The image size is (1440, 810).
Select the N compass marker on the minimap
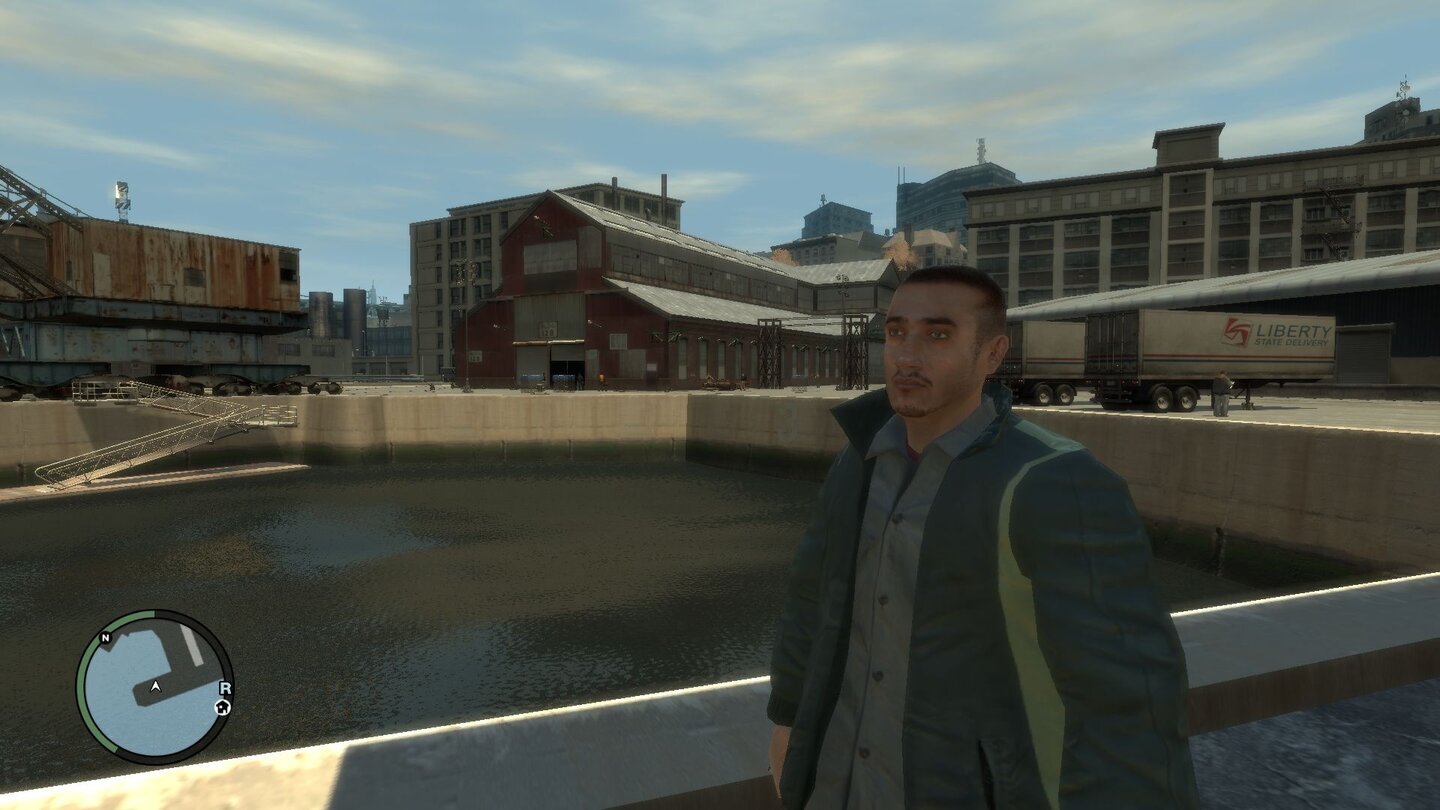106,637
